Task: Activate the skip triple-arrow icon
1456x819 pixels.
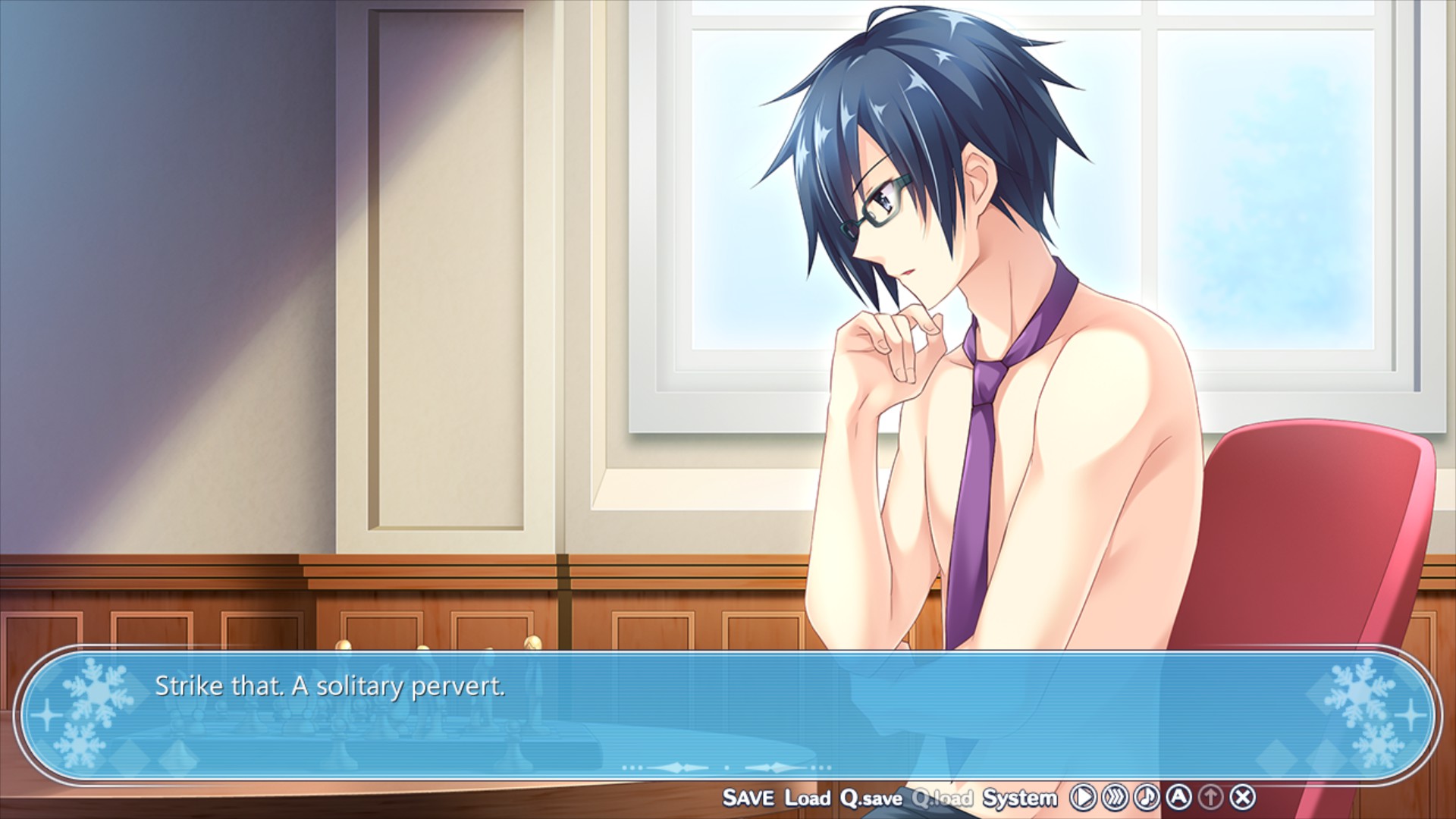Action: (1115, 797)
